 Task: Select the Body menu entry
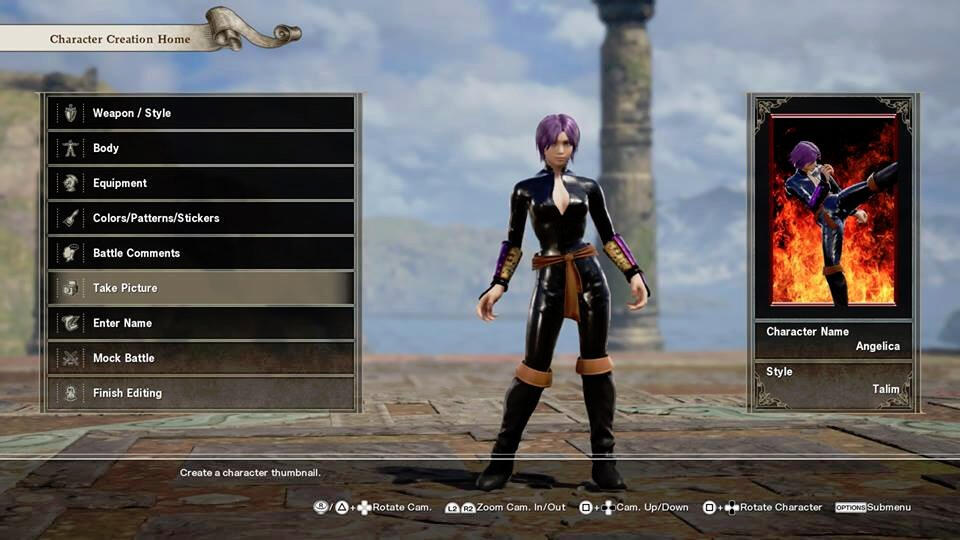(x=200, y=148)
